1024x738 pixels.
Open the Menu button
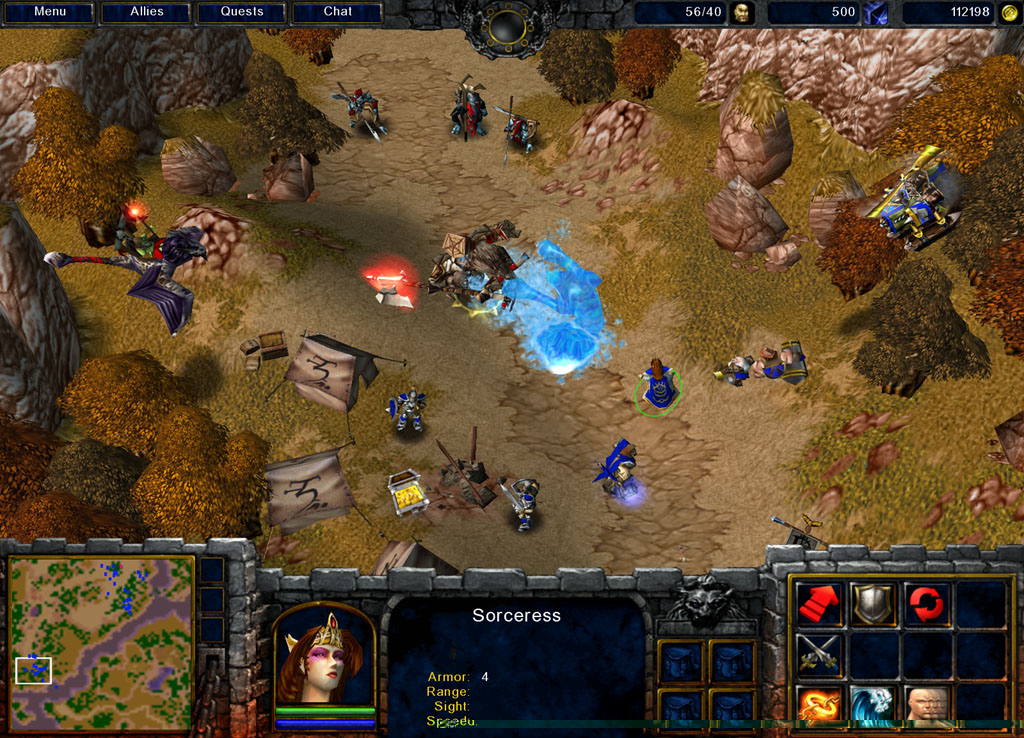coord(49,12)
